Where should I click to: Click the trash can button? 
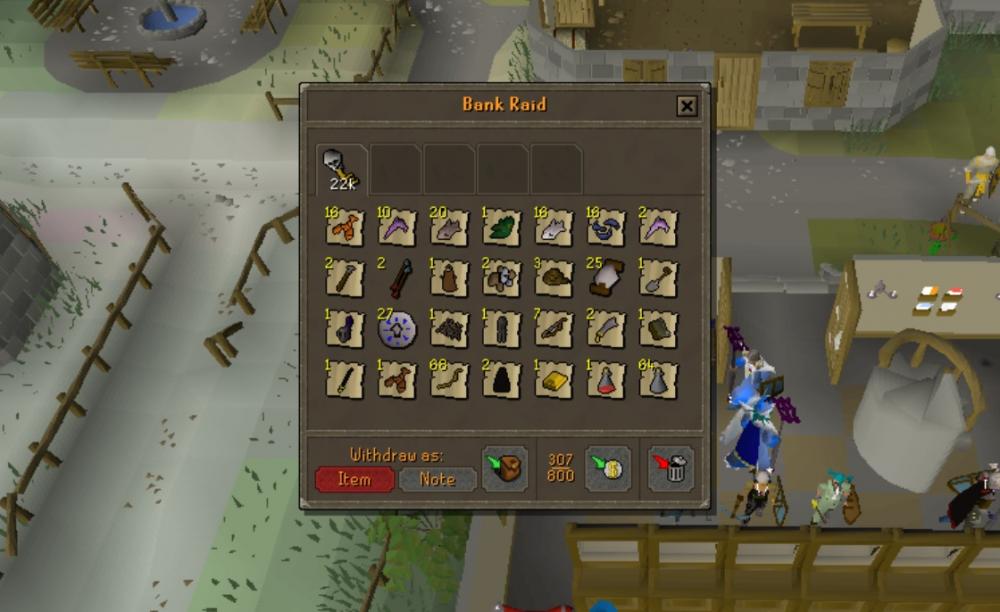click(x=670, y=469)
